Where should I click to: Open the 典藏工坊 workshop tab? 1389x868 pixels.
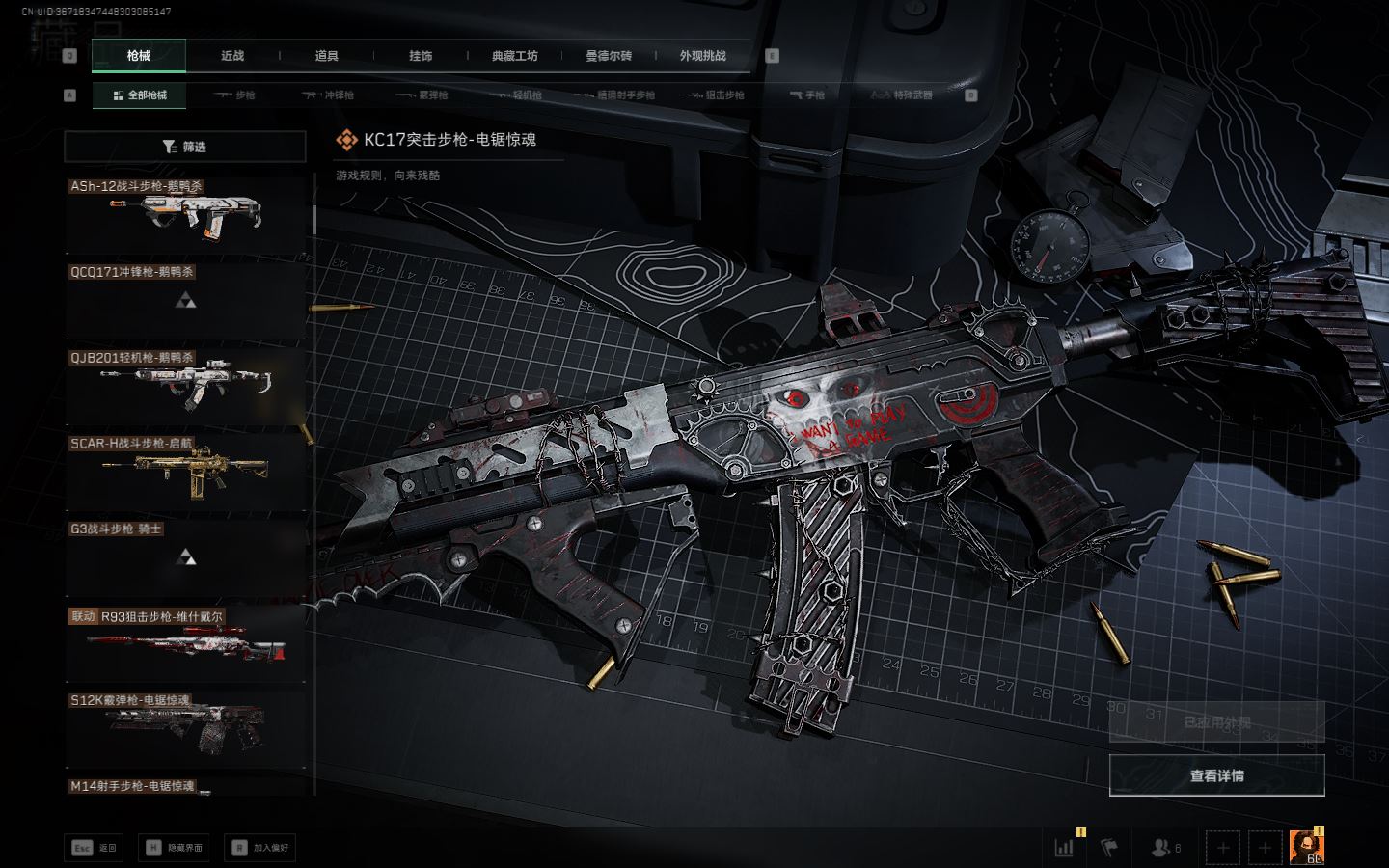click(x=514, y=56)
